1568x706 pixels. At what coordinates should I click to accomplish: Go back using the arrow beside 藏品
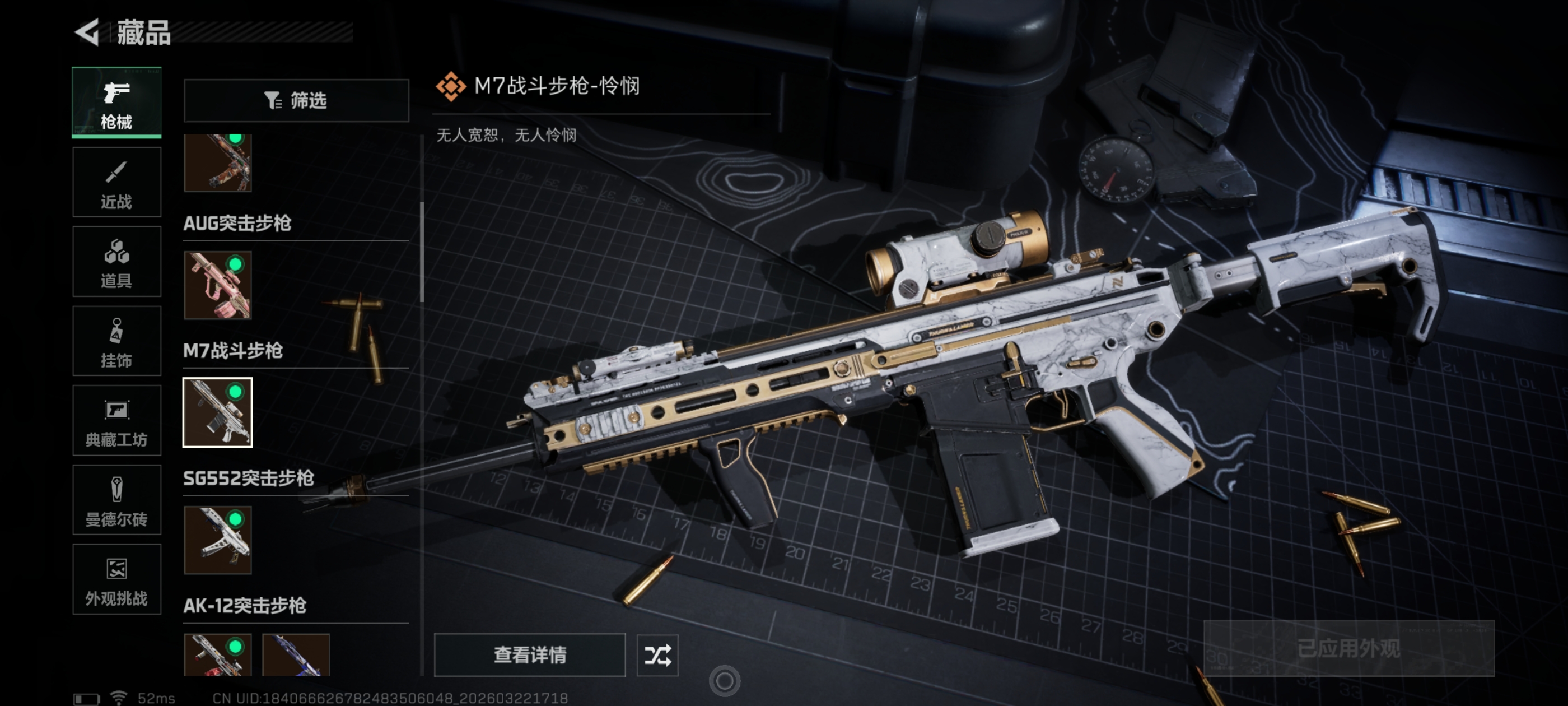88,32
